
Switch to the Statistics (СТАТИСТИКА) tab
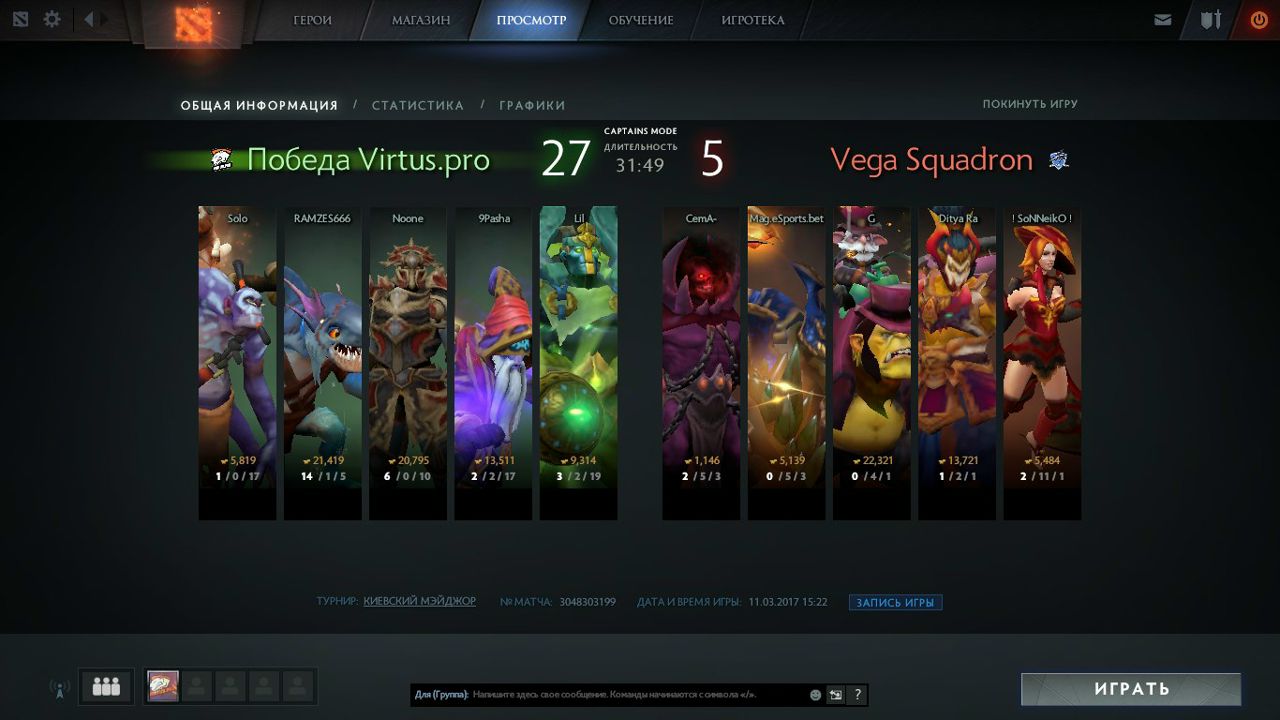(417, 105)
